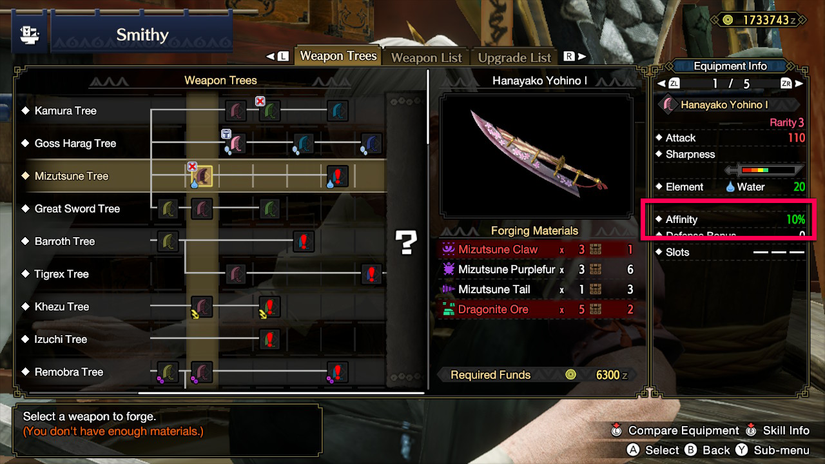Choose the Tigrex Tree row
The width and height of the screenshot is (825, 464).
(x=61, y=274)
